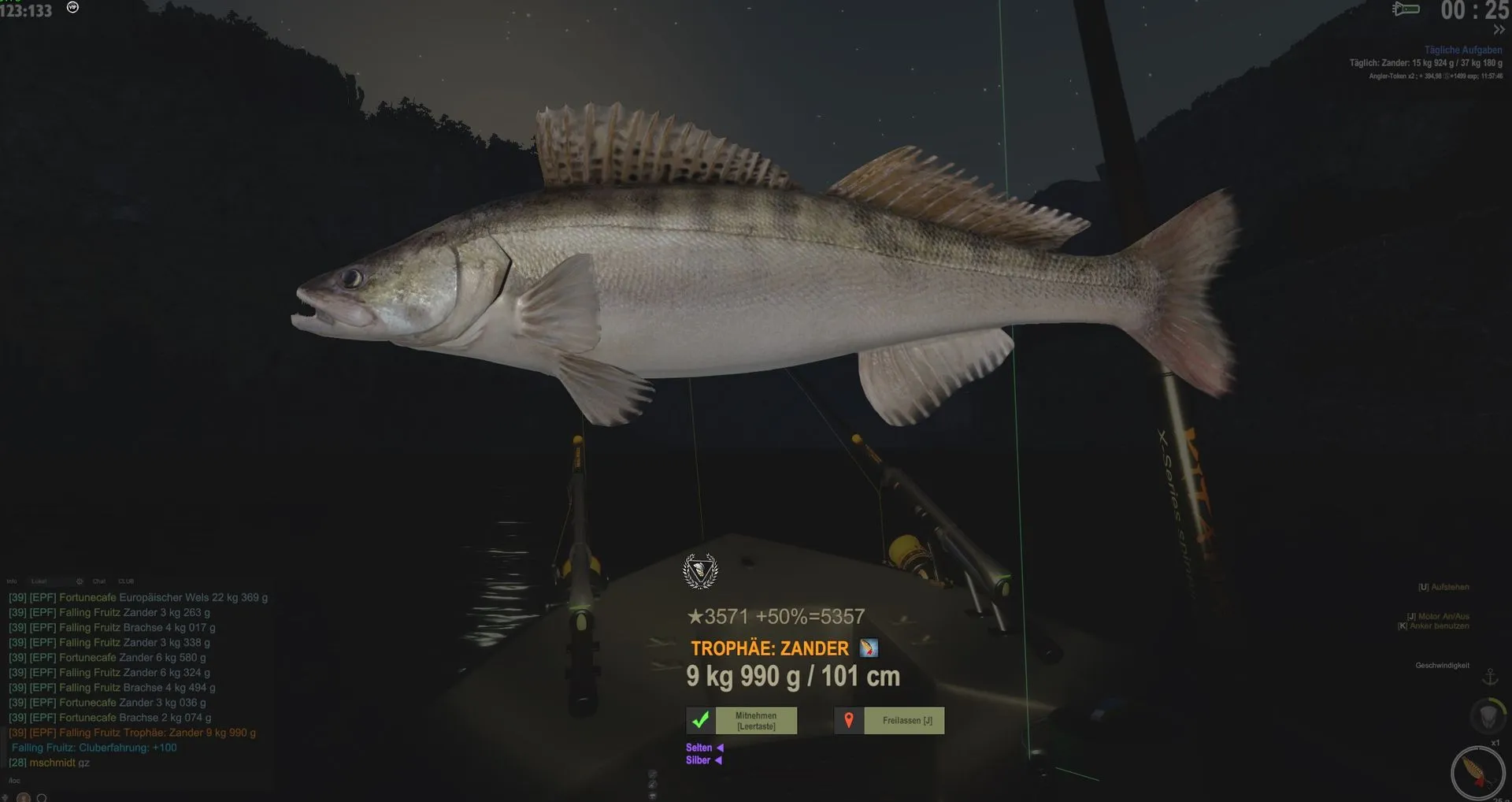This screenshot has height=802, width=1512.
Task: Click the club emblem above the score
Action: click(700, 571)
